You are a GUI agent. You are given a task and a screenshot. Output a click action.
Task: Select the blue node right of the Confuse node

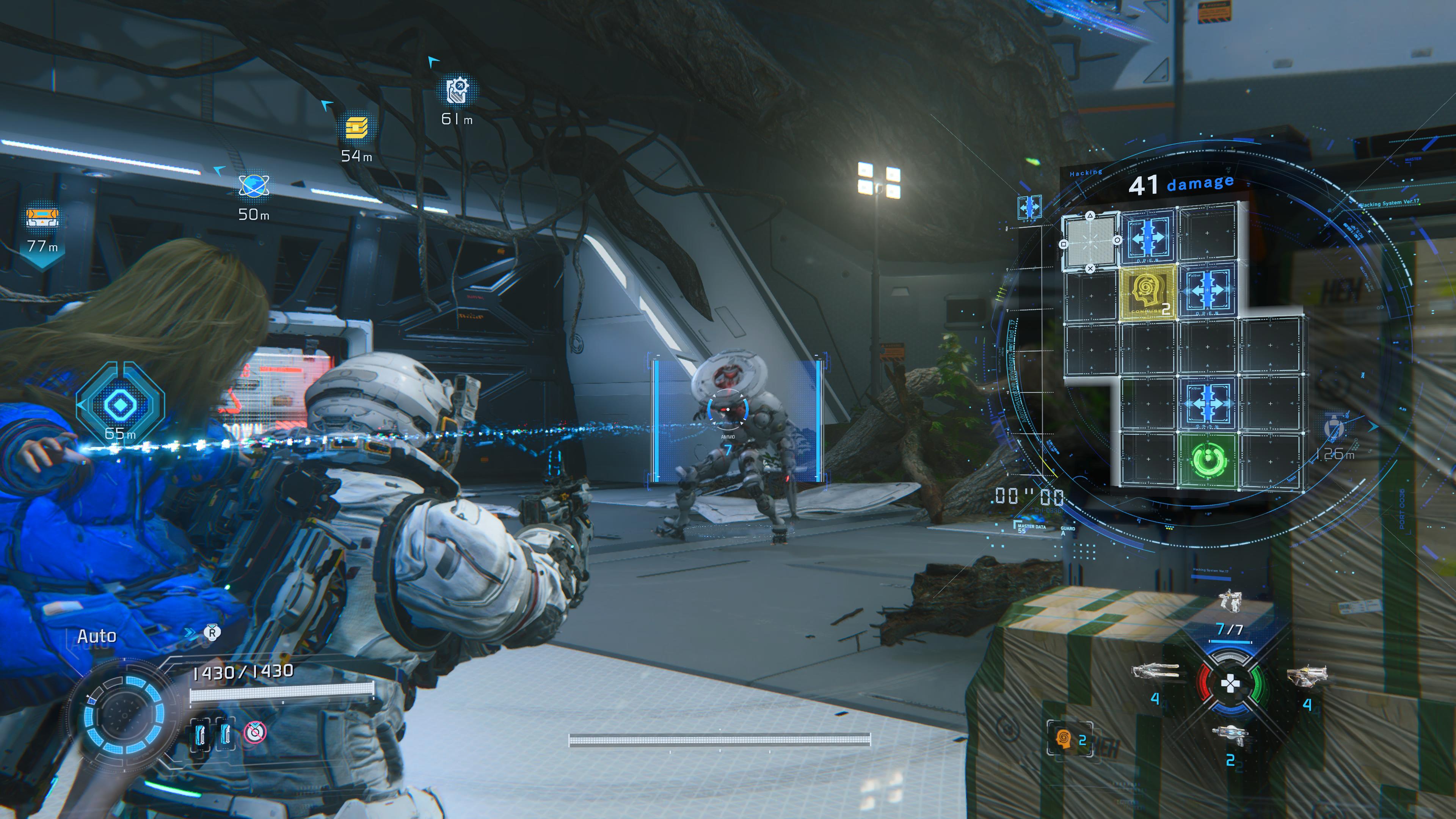tap(1207, 290)
